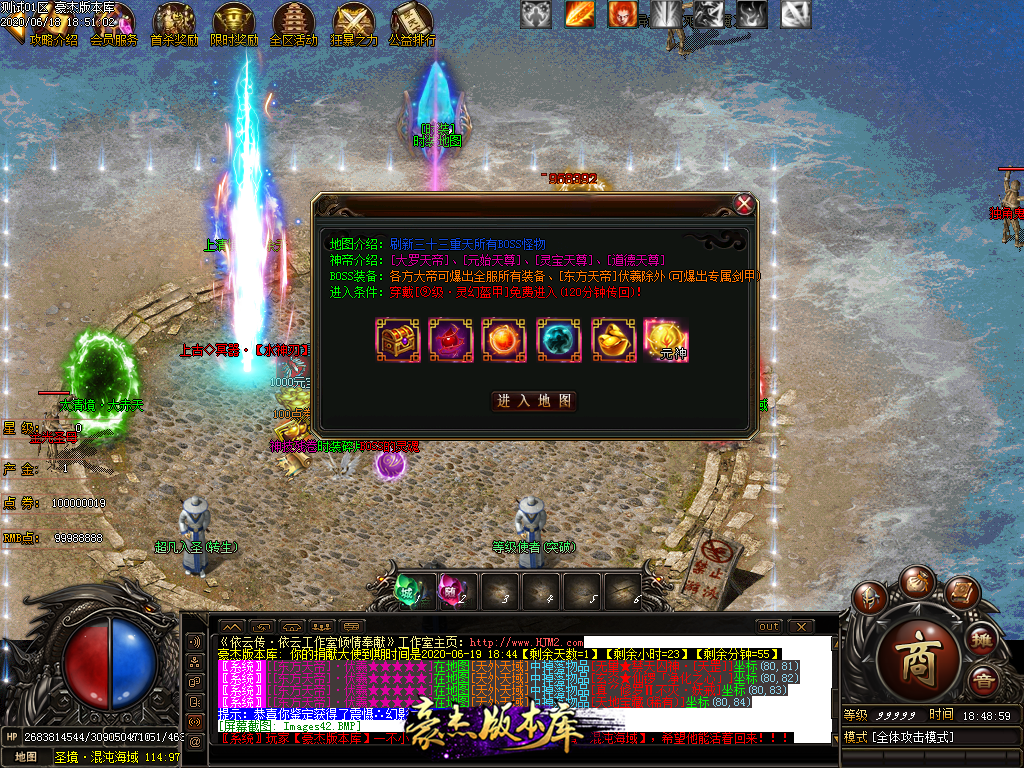Image resolution: width=1024 pixels, height=768 pixels.
Task: Select the gold ingot reward icon
Action: [611, 339]
